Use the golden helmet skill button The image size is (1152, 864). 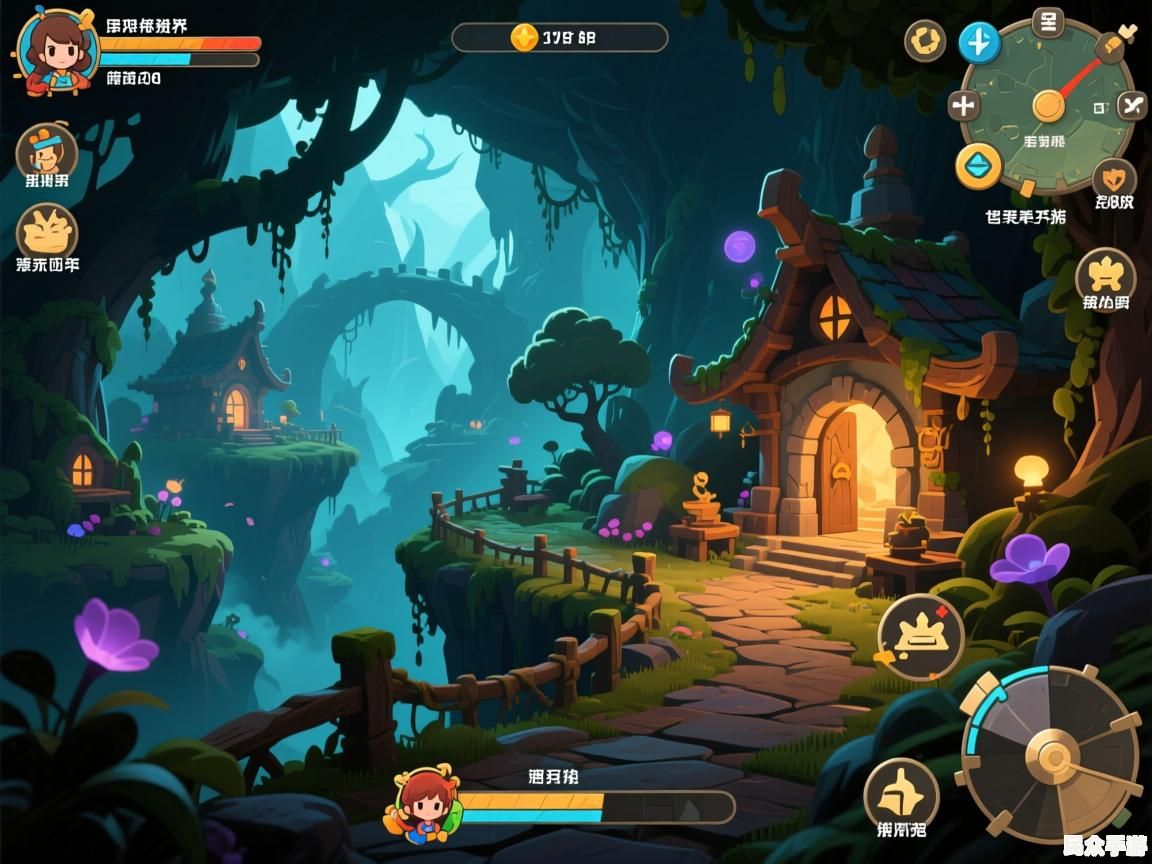click(901, 794)
